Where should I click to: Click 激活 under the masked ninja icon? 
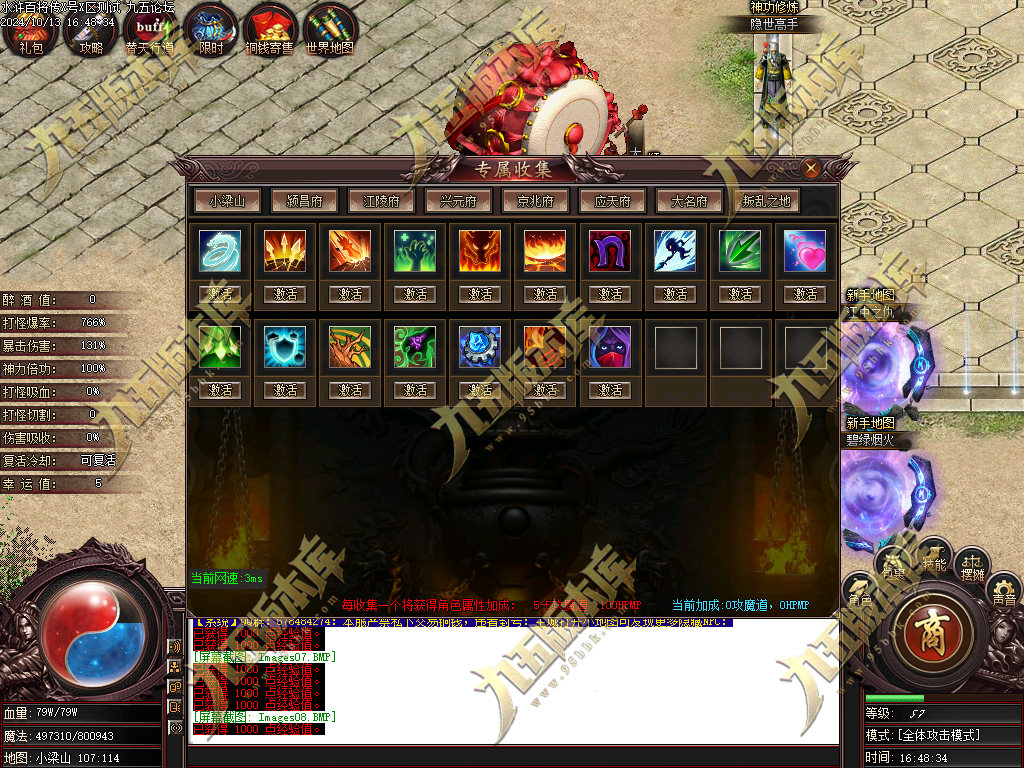610,390
